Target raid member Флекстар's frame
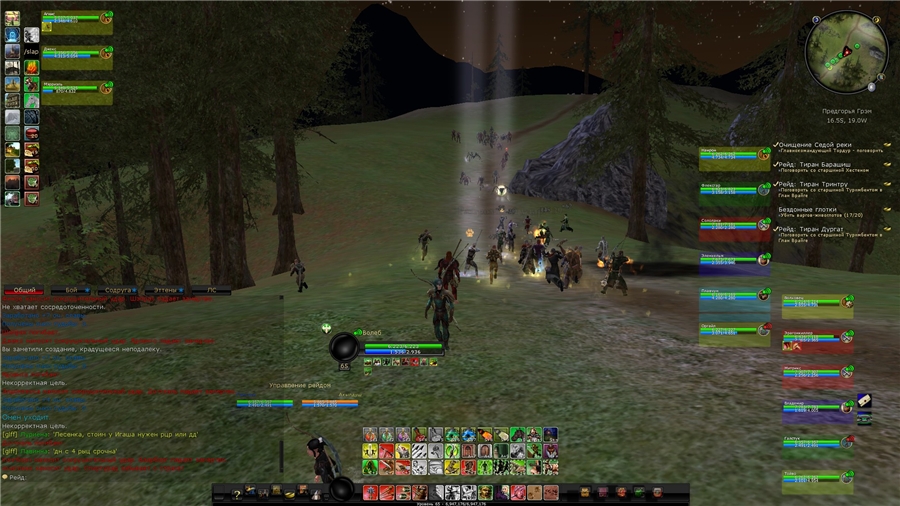 tap(734, 190)
